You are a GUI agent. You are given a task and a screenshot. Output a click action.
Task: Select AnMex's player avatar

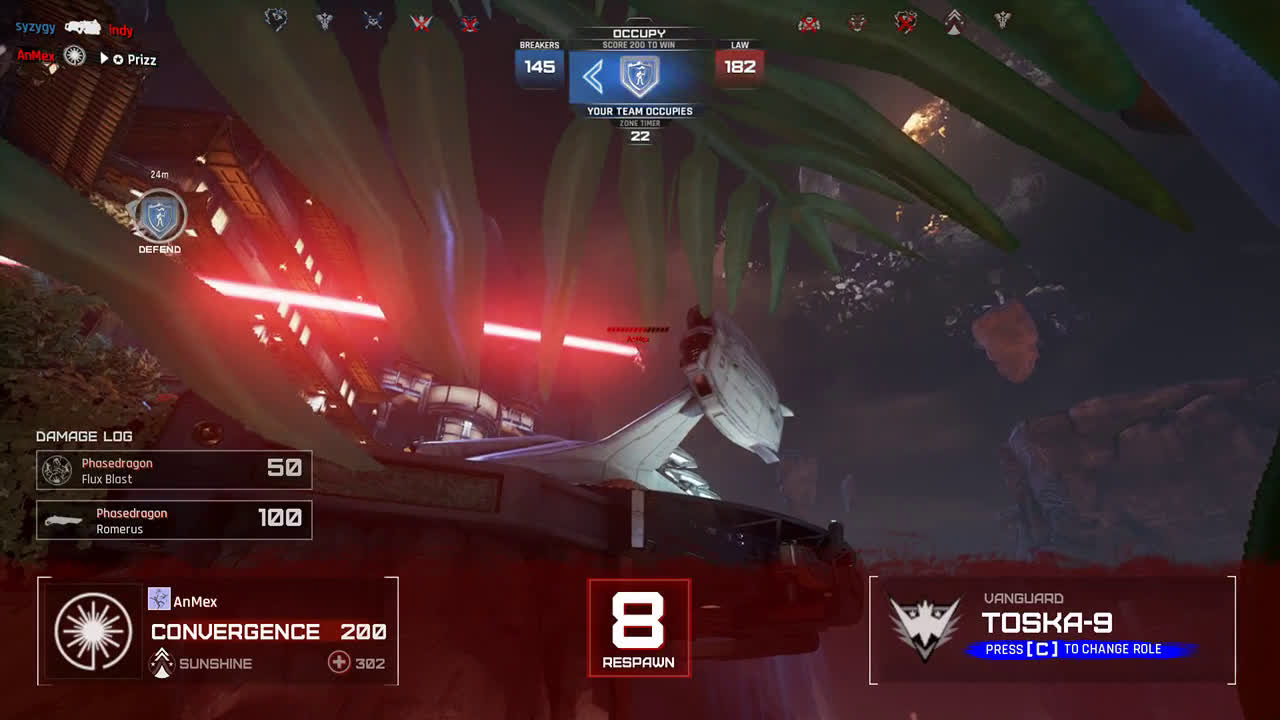point(159,599)
